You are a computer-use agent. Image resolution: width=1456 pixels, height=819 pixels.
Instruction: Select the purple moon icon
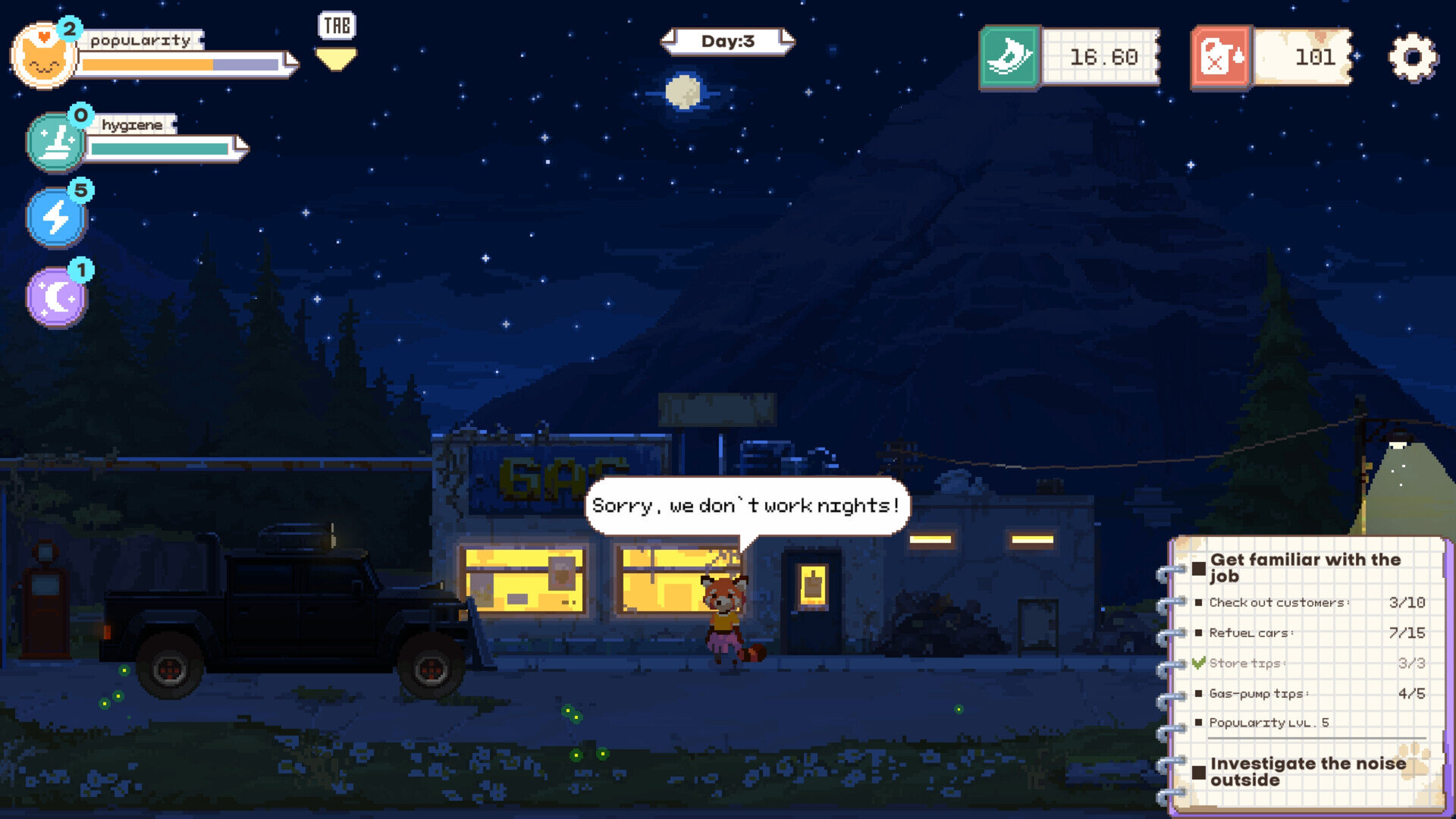click(57, 297)
